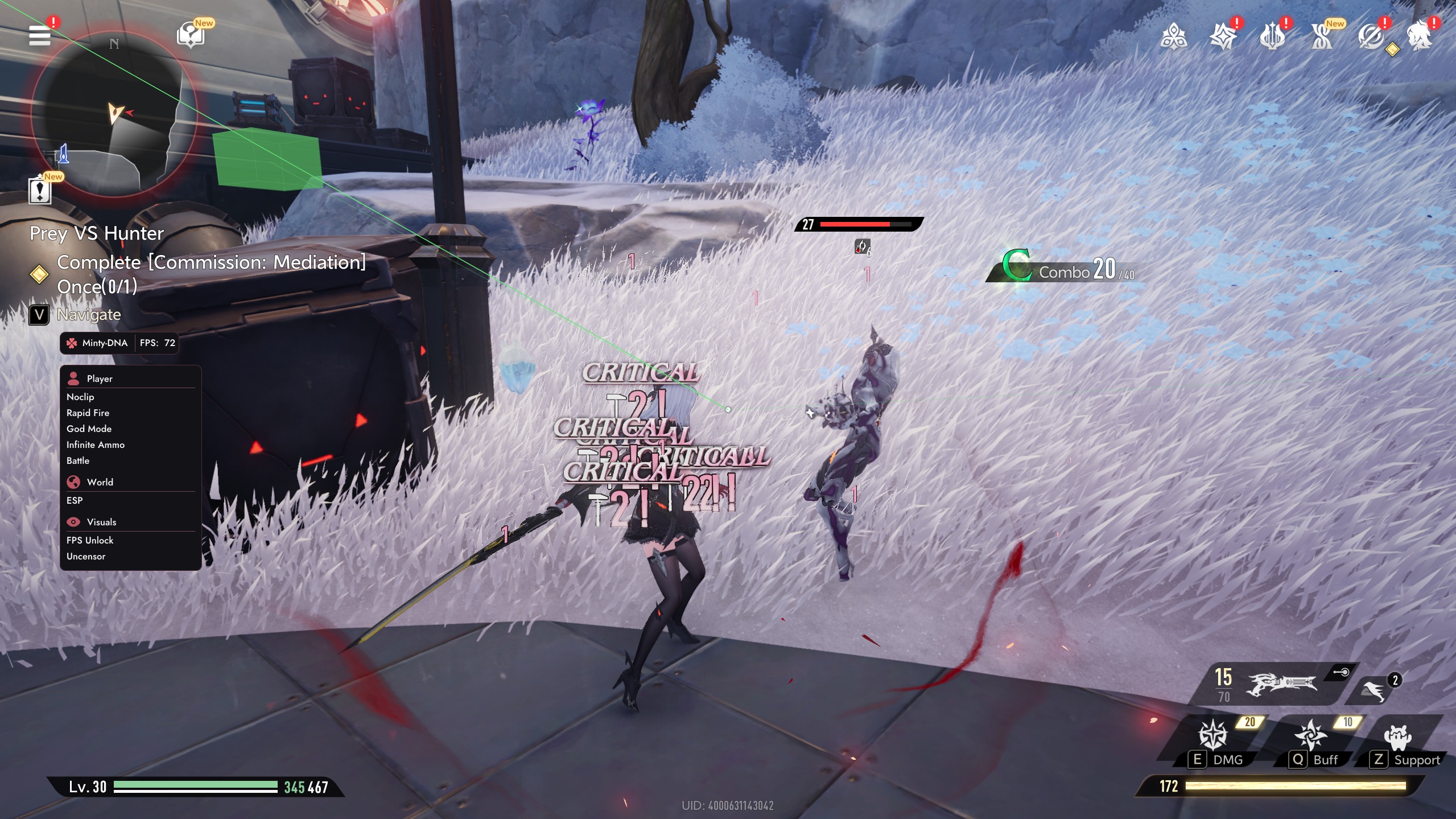This screenshot has width=1456, height=819.
Task: Expand the circular minimap
Action: click(x=114, y=114)
